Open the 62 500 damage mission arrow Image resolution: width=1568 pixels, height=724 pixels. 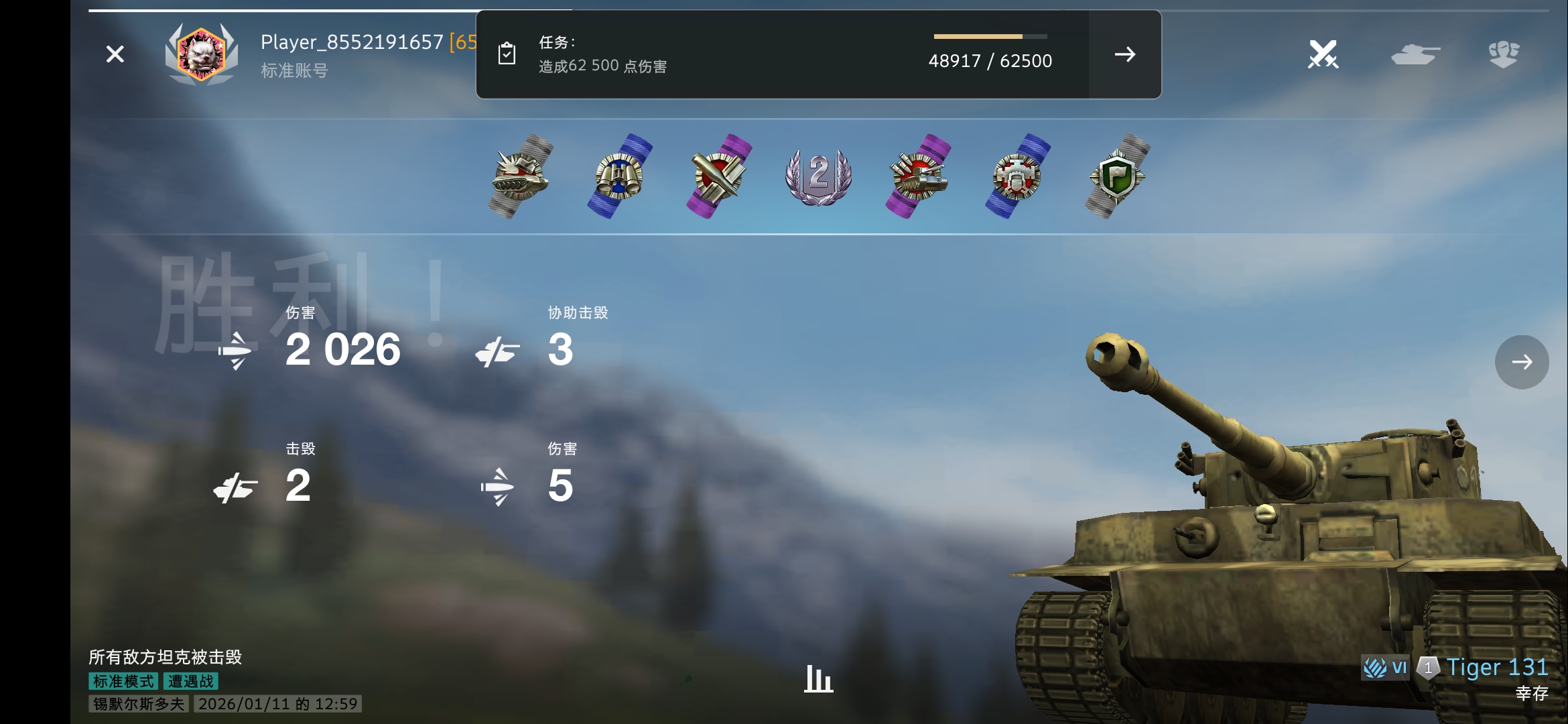(1124, 54)
